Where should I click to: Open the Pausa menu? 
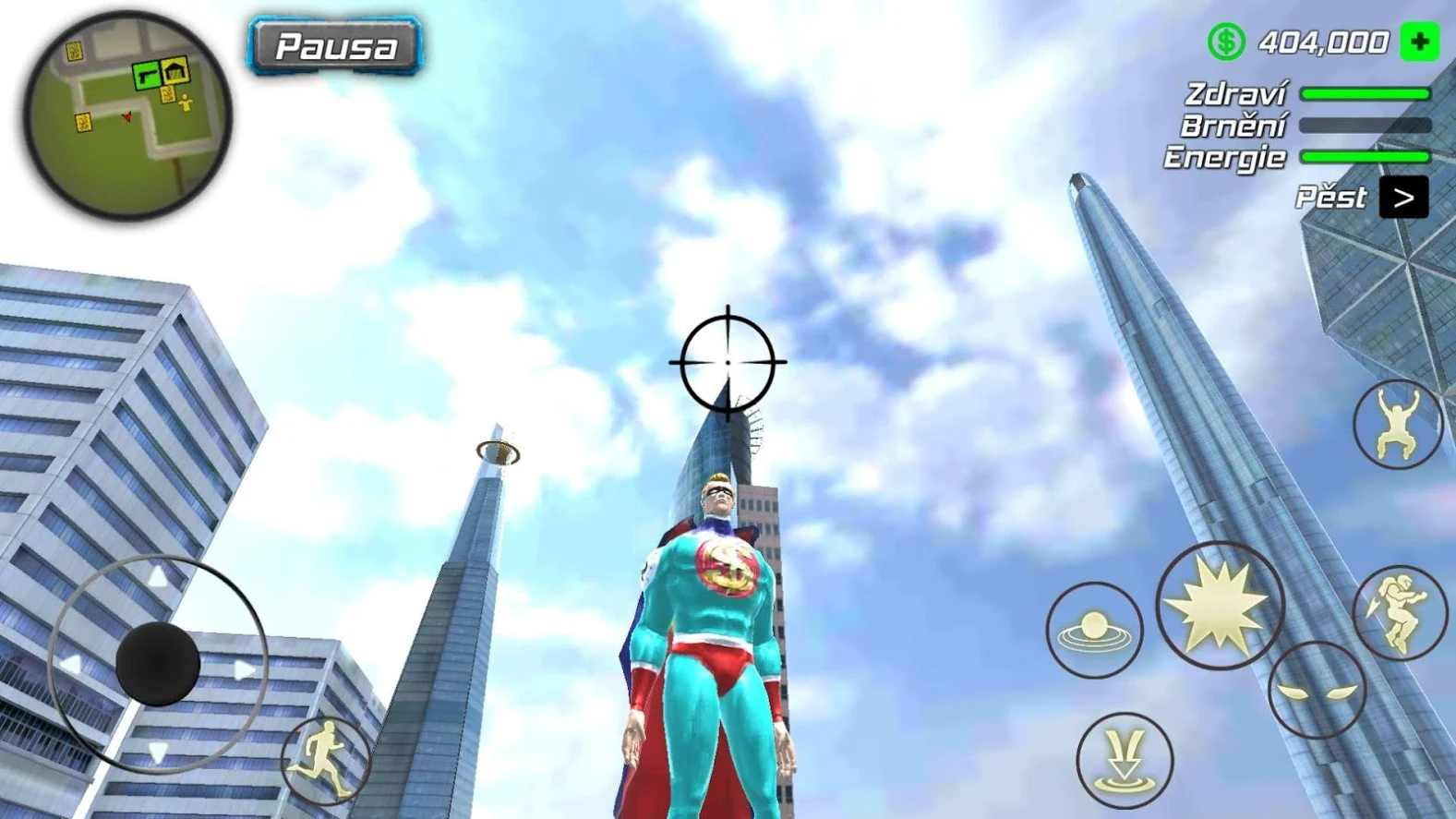pyautogui.click(x=334, y=45)
